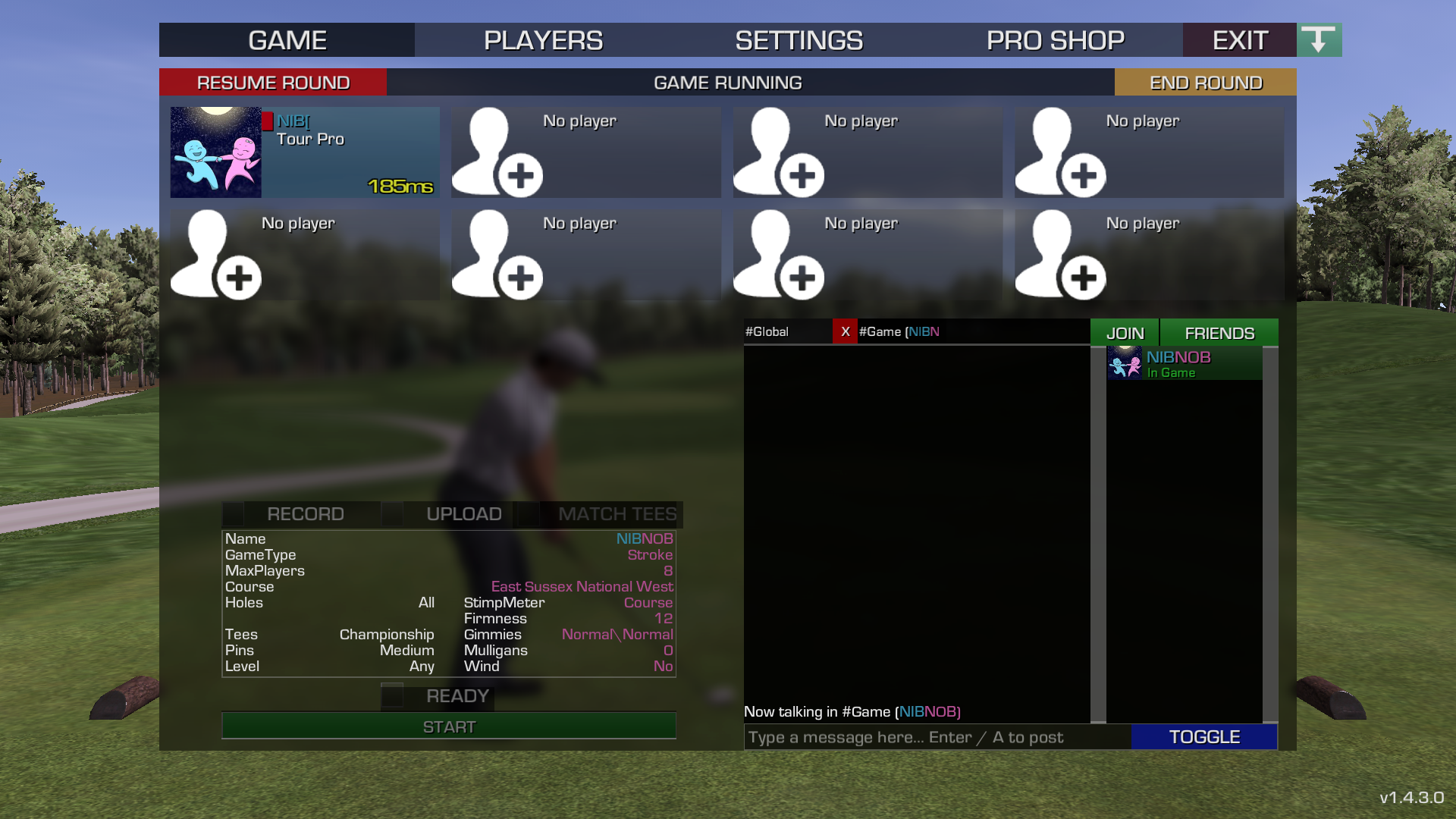Select the Tour Pro player card
The image size is (1456, 819).
[305, 152]
